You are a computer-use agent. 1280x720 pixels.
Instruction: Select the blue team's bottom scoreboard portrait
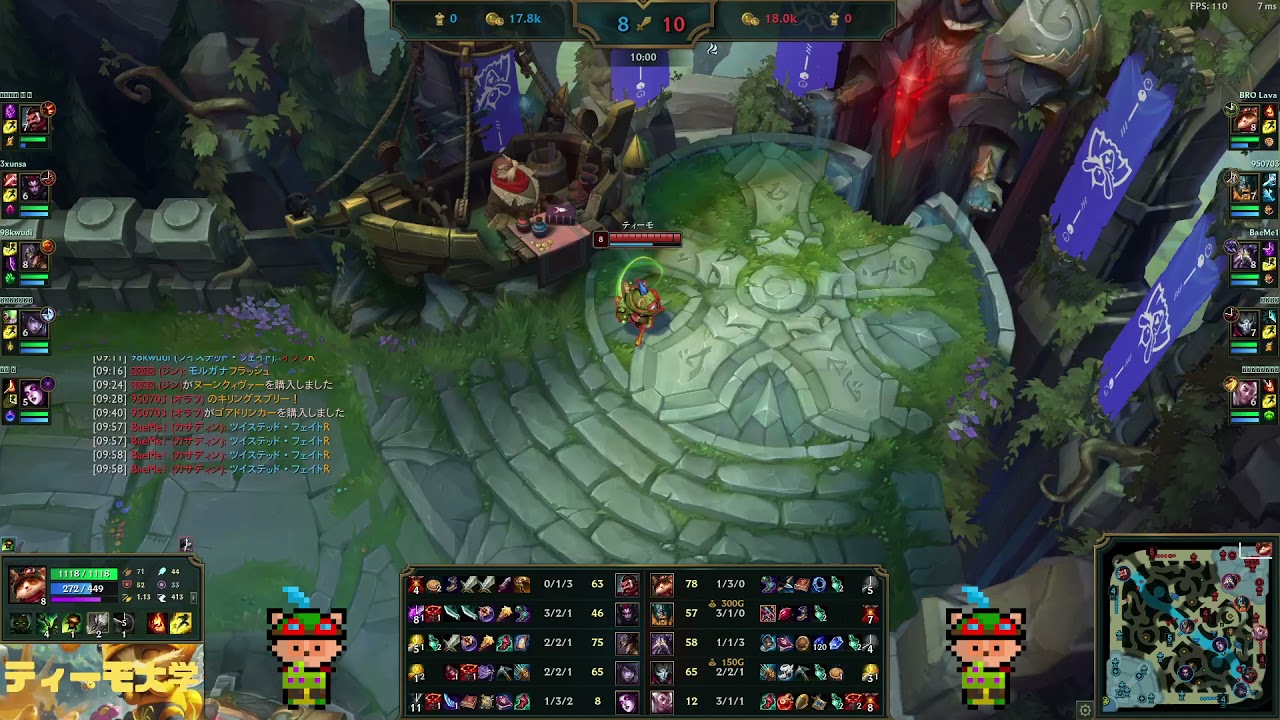[627, 702]
